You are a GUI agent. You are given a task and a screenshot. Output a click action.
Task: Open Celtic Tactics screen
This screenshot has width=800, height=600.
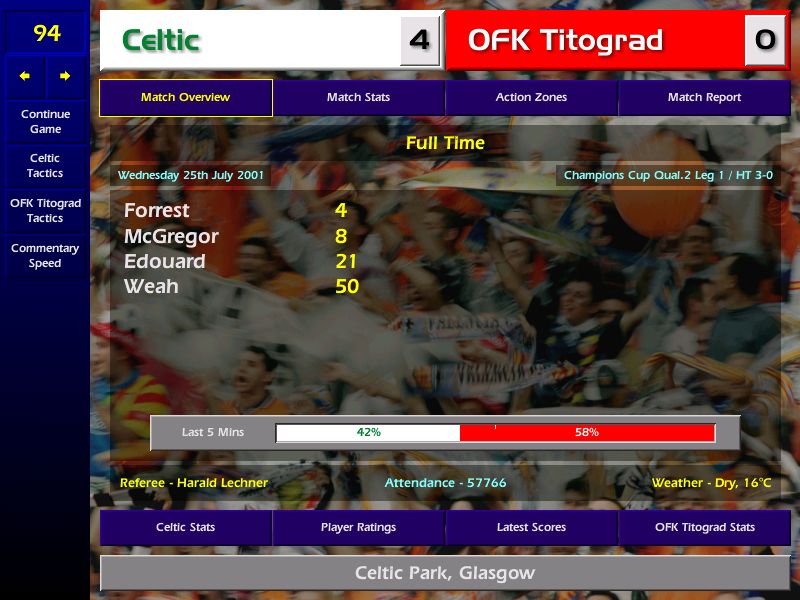(x=45, y=165)
